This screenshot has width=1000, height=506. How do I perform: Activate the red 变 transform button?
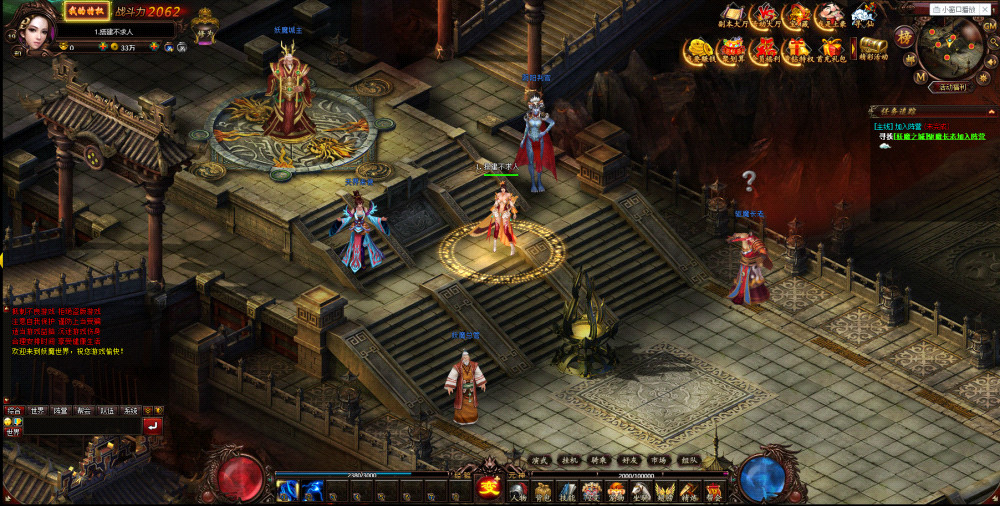point(489,487)
